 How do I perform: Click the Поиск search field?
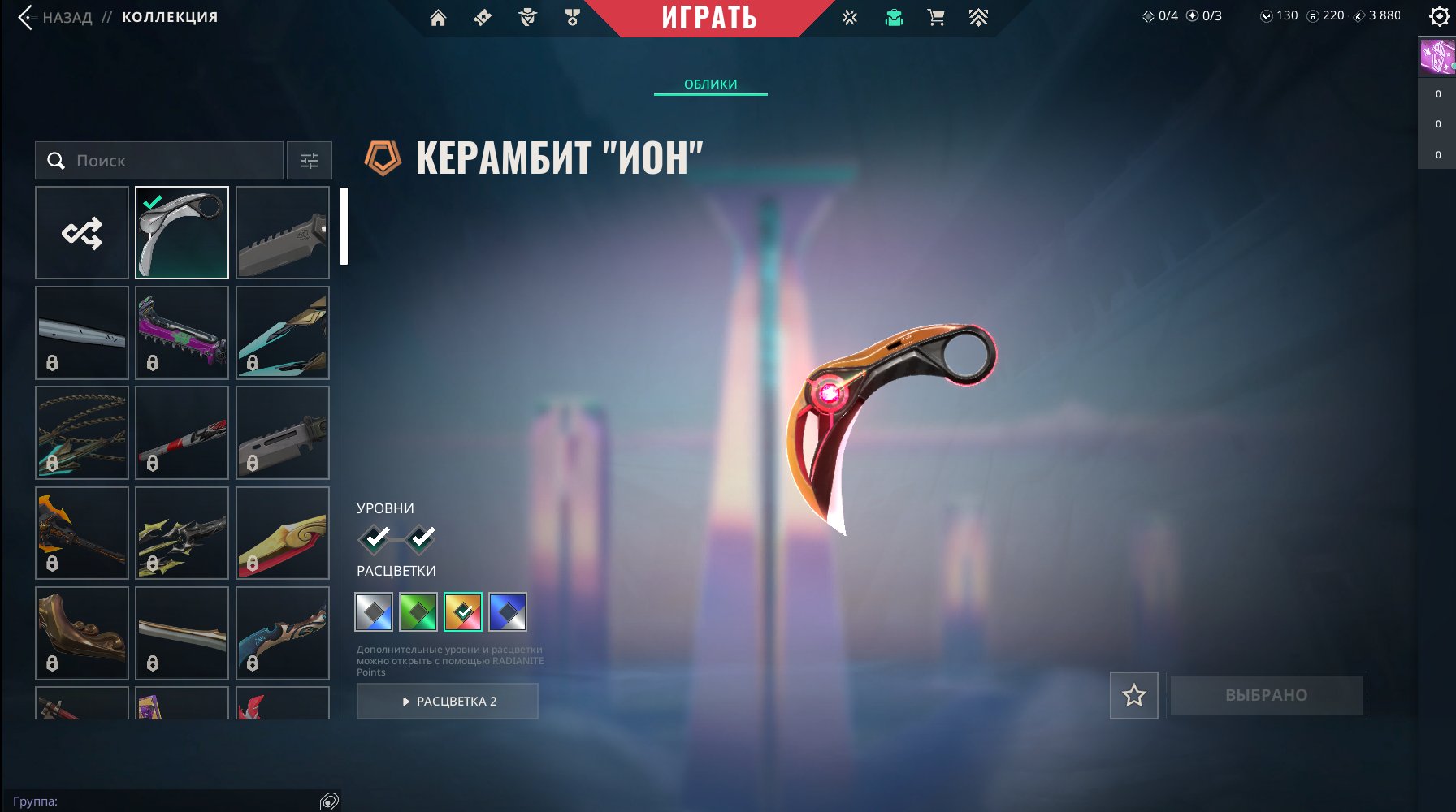click(158, 160)
